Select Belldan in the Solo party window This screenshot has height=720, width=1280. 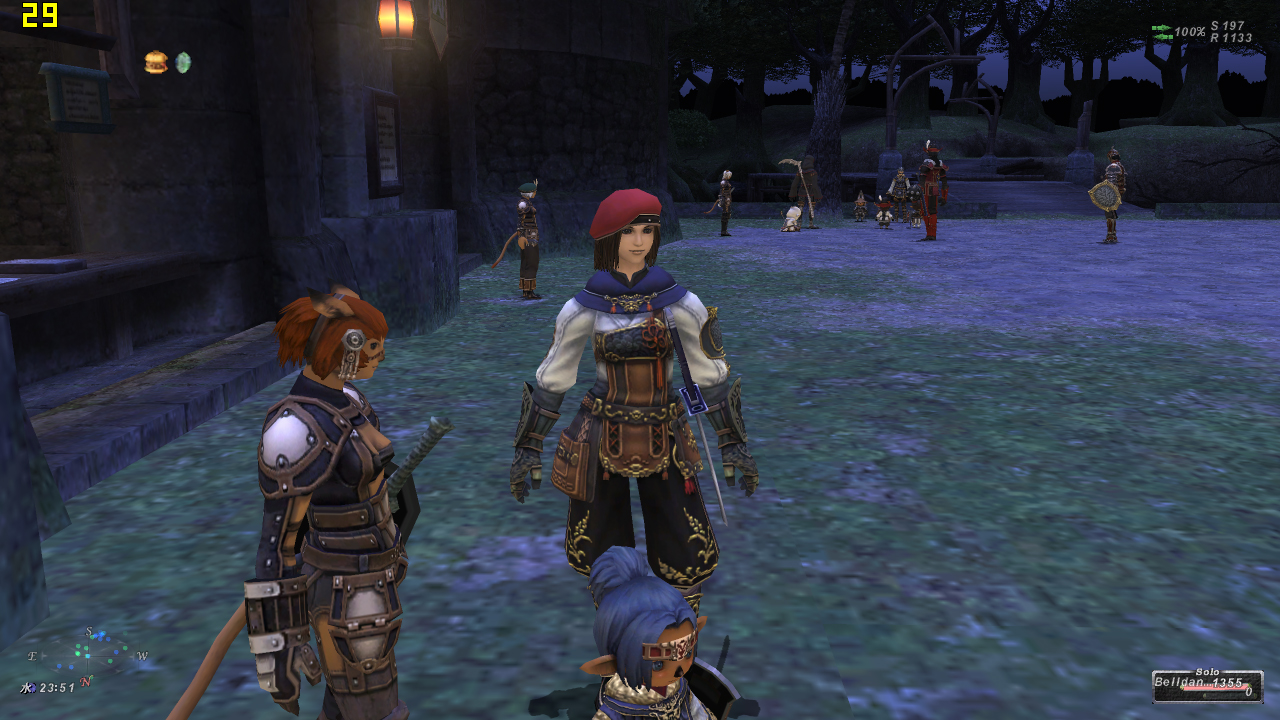pyautogui.click(x=1207, y=685)
